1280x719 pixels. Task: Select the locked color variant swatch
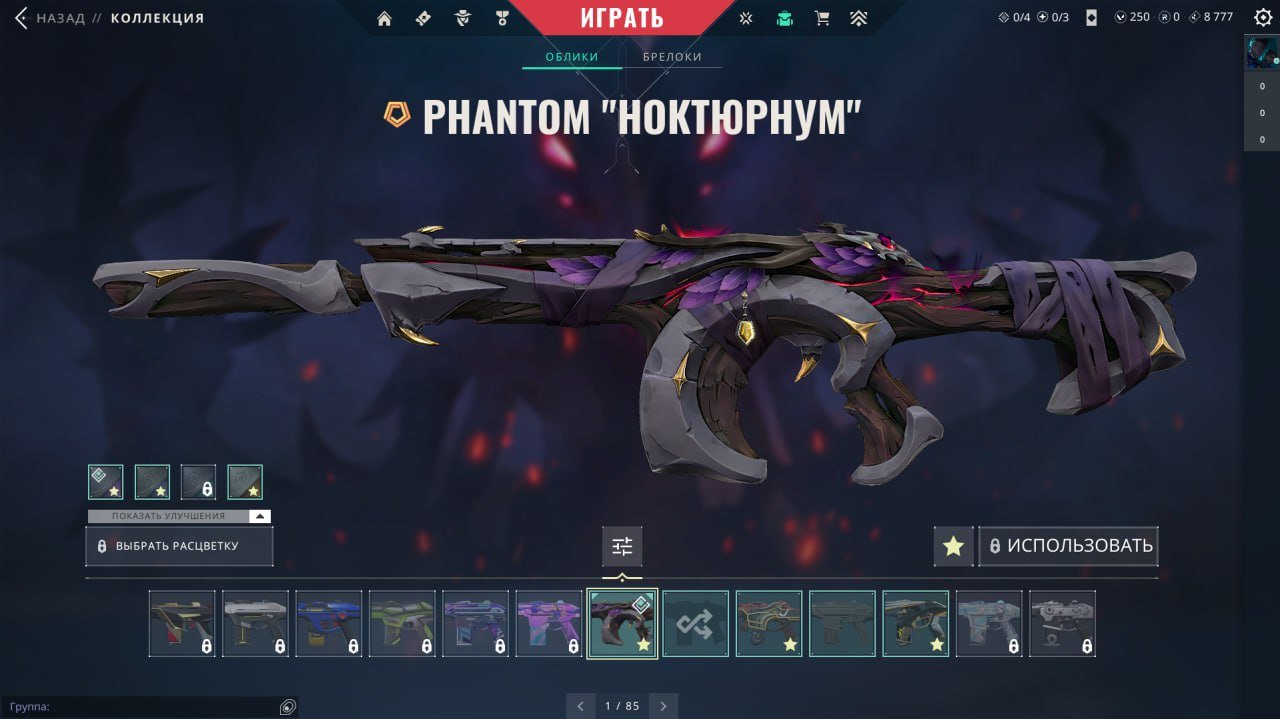(x=198, y=482)
